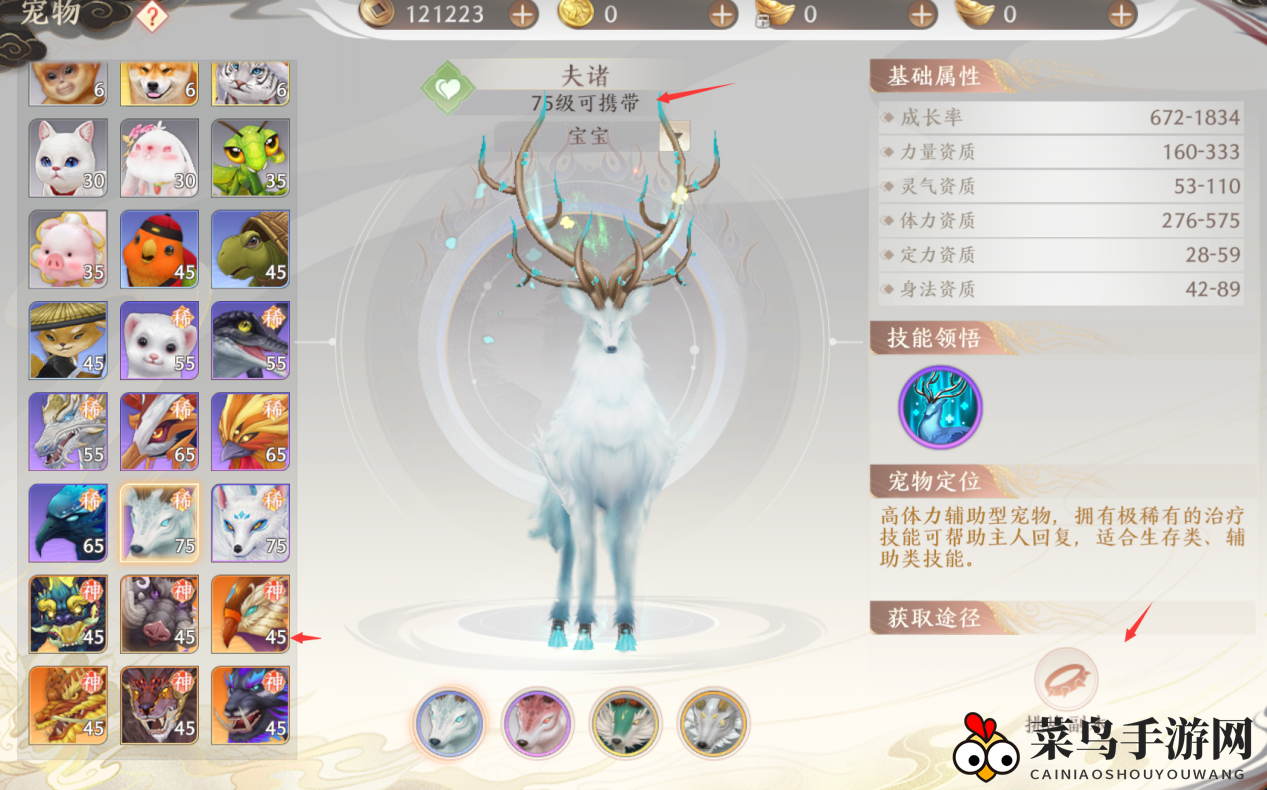
Task: Select the straw-hat cat pet
Action: point(68,340)
